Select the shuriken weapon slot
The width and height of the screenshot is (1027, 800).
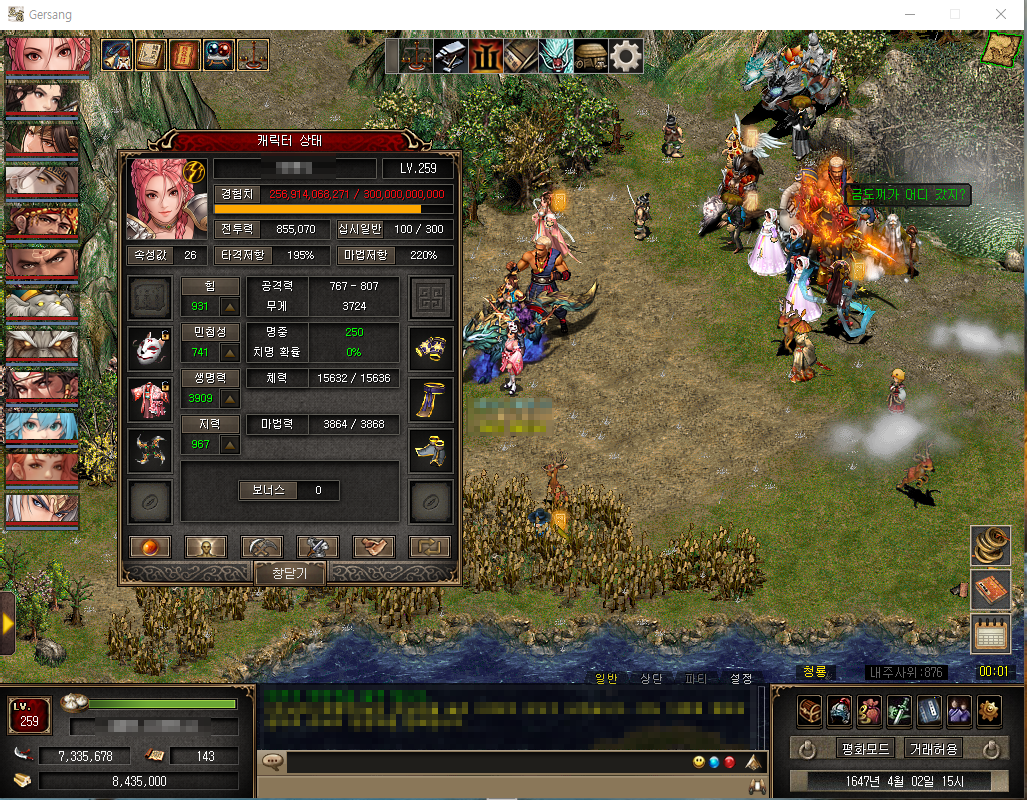tap(150, 451)
